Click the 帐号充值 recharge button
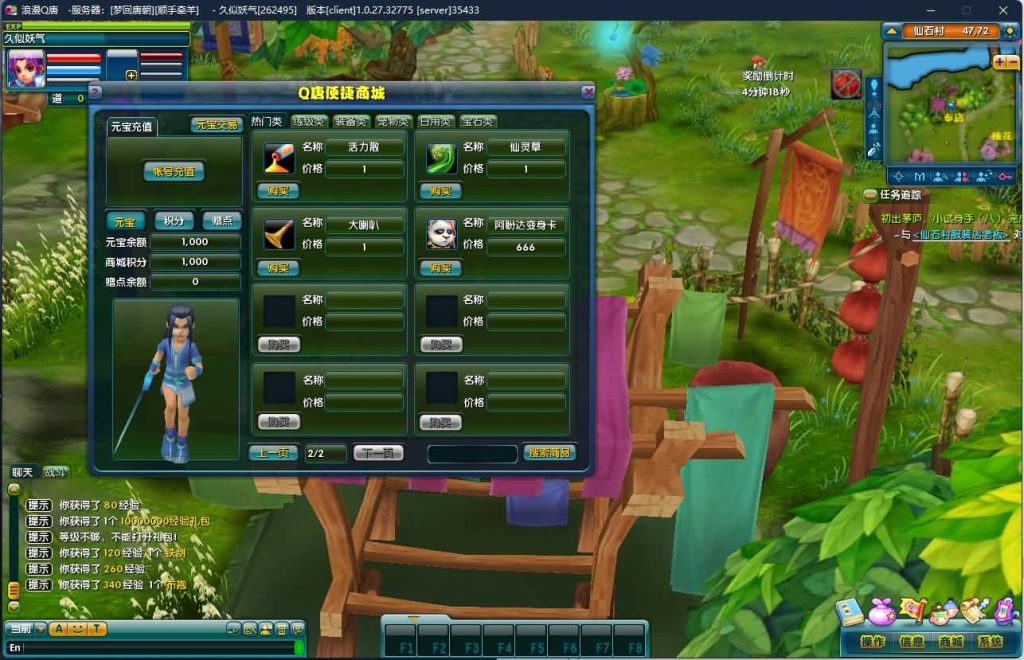This screenshot has height=660, width=1024. click(173, 171)
